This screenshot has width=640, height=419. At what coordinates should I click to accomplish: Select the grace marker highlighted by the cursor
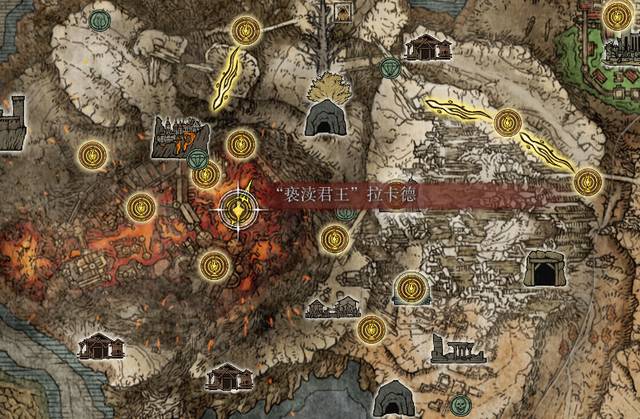tap(239, 209)
